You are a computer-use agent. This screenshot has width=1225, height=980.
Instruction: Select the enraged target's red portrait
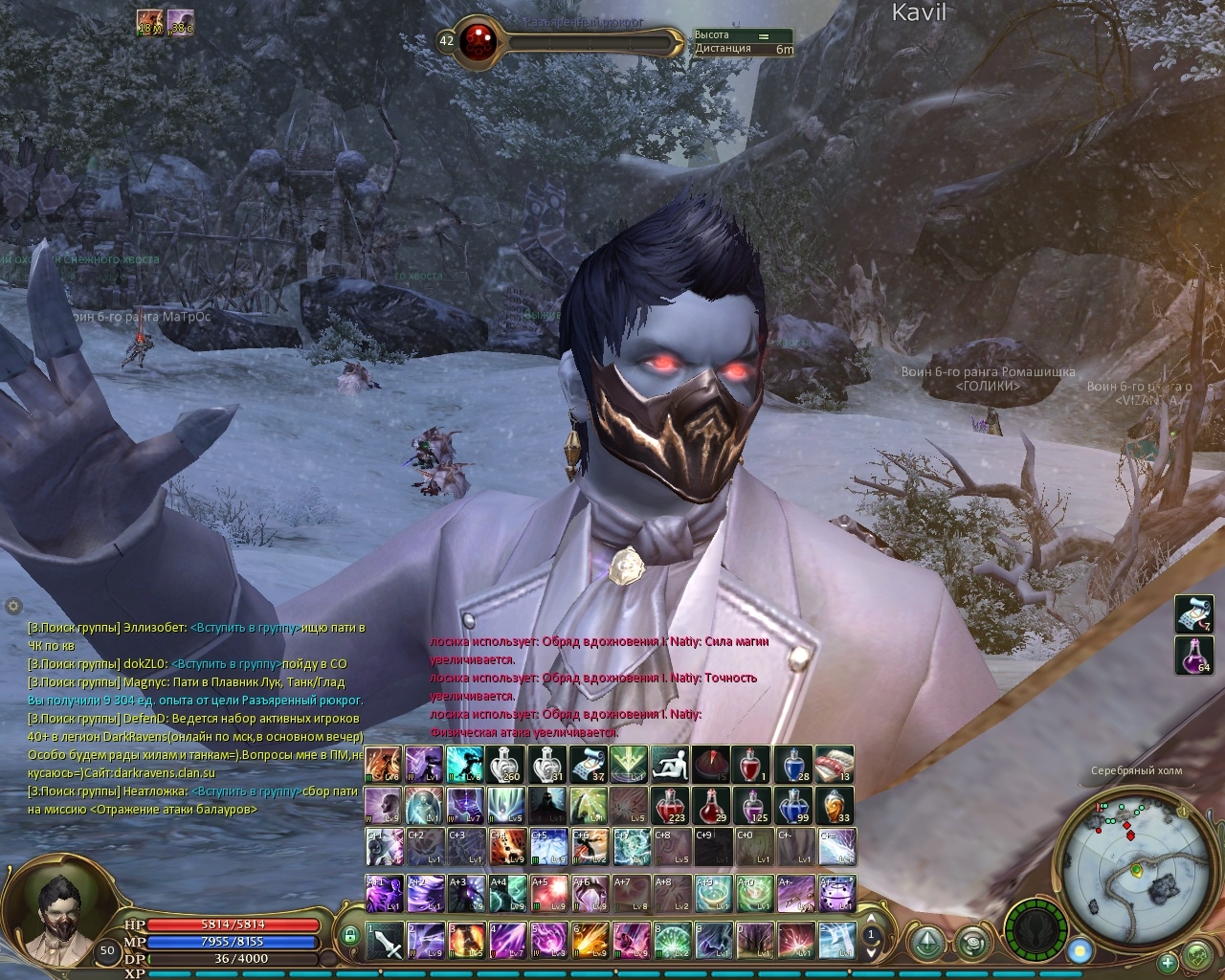coord(474,41)
